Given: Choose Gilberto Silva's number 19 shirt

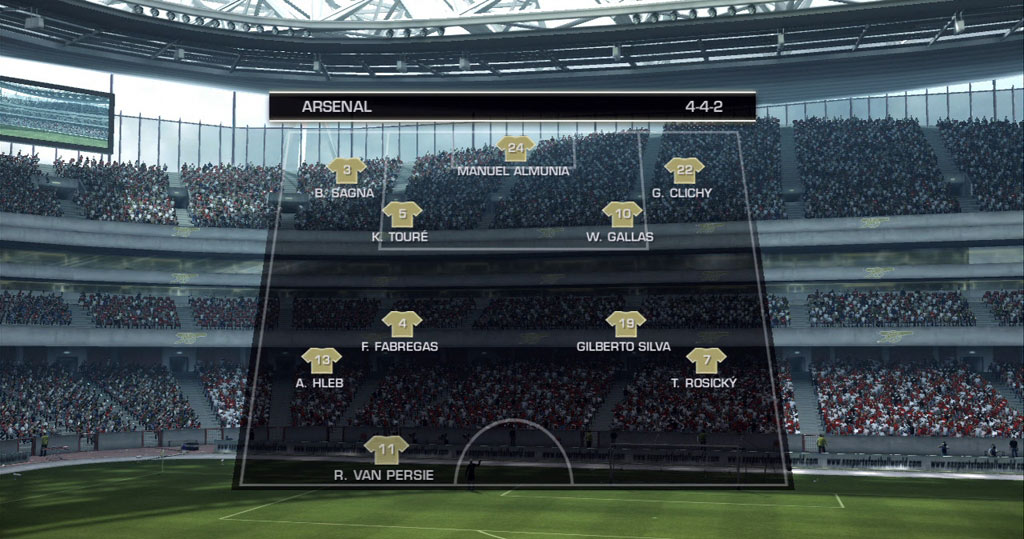Looking at the screenshot, I should coord(626,324).
